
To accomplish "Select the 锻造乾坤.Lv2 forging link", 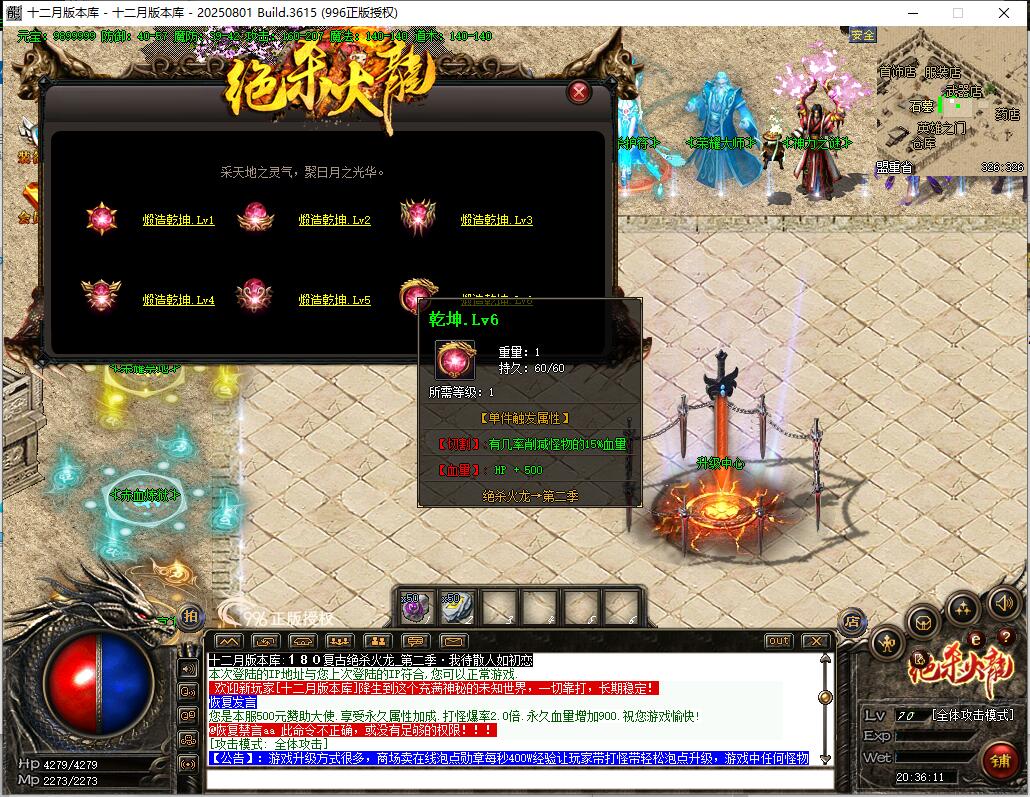I will pyautogui.click(x=334, y=220).
